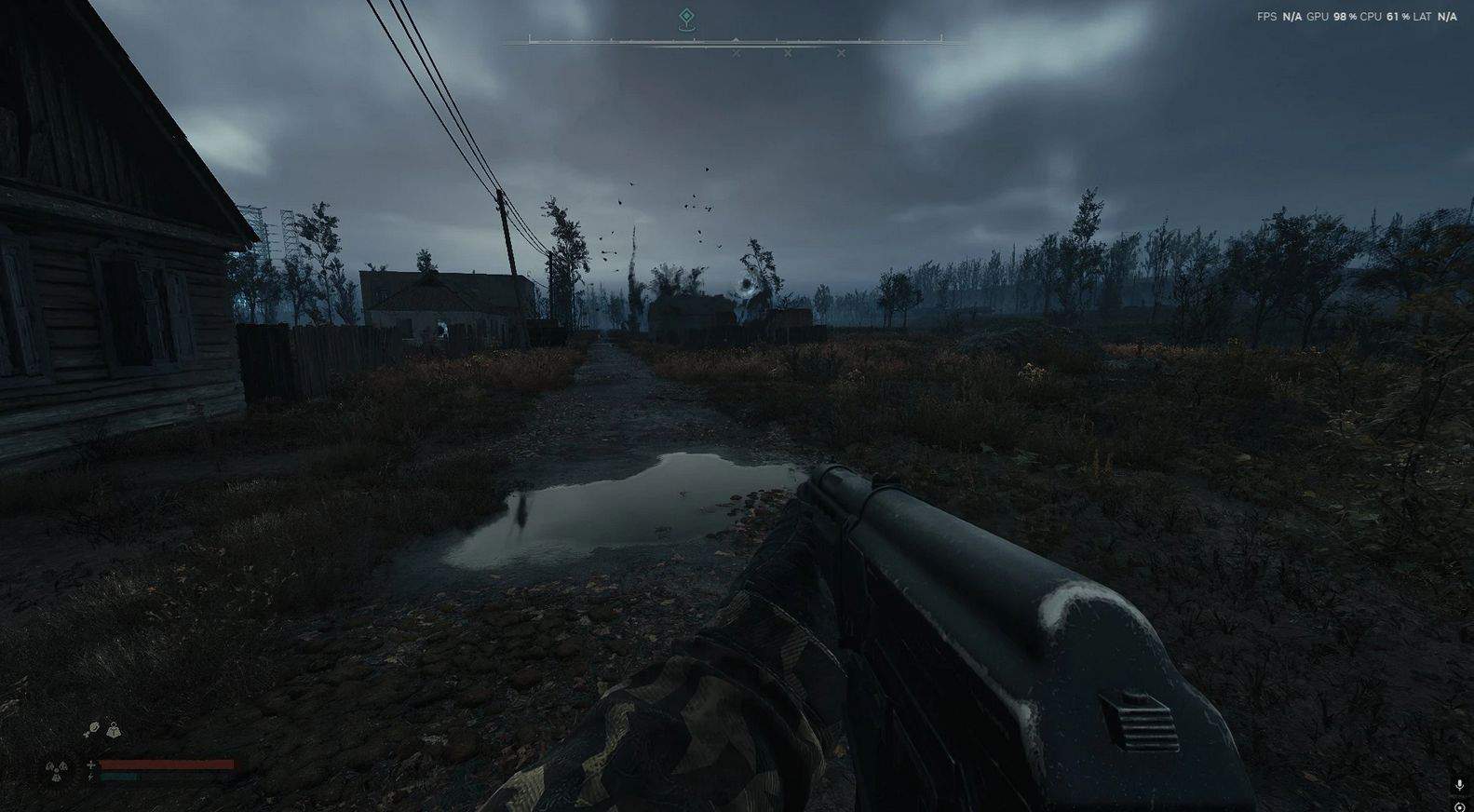Toggle the microphone icon in the overlay
The image size is (1474, 812).
[1458, 786]
